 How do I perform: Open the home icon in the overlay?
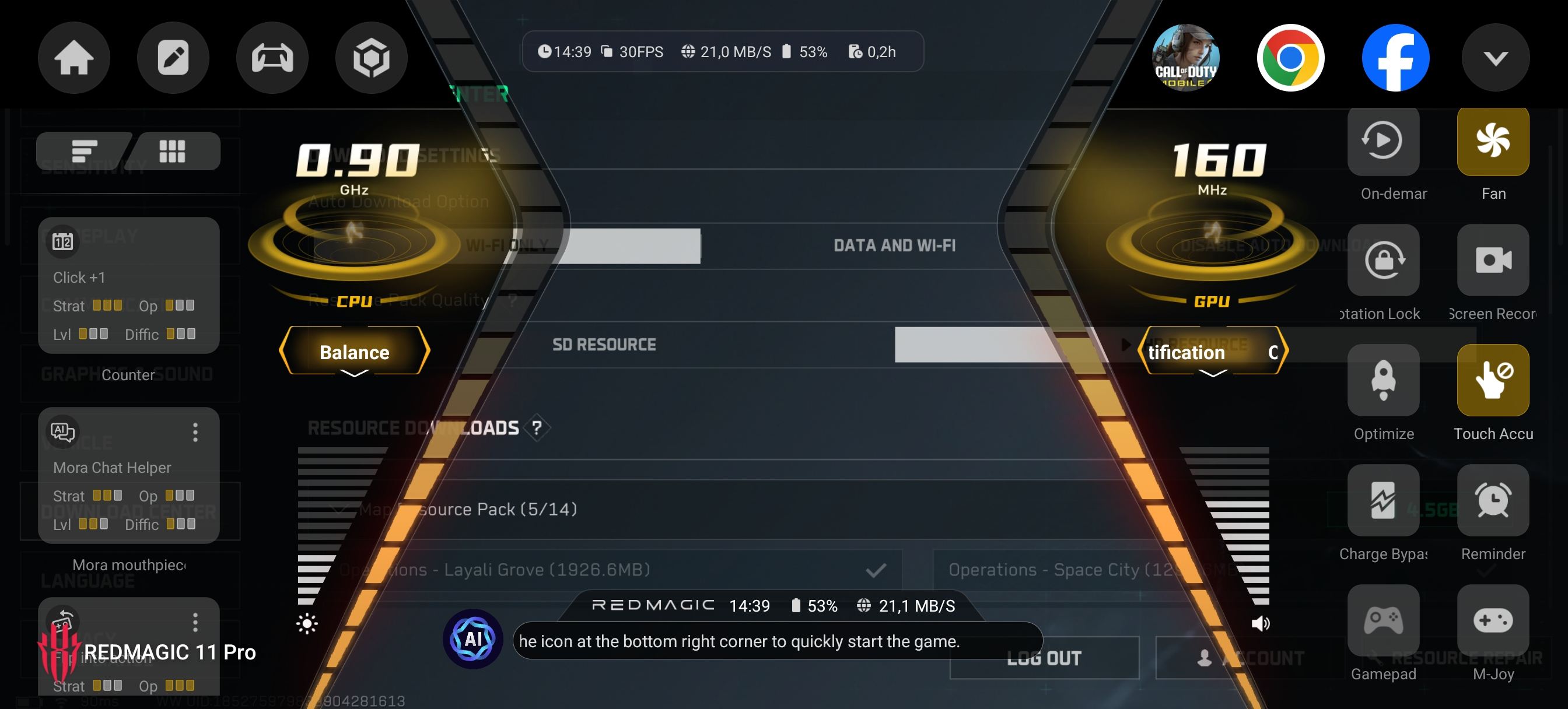[x=73, y=58]
